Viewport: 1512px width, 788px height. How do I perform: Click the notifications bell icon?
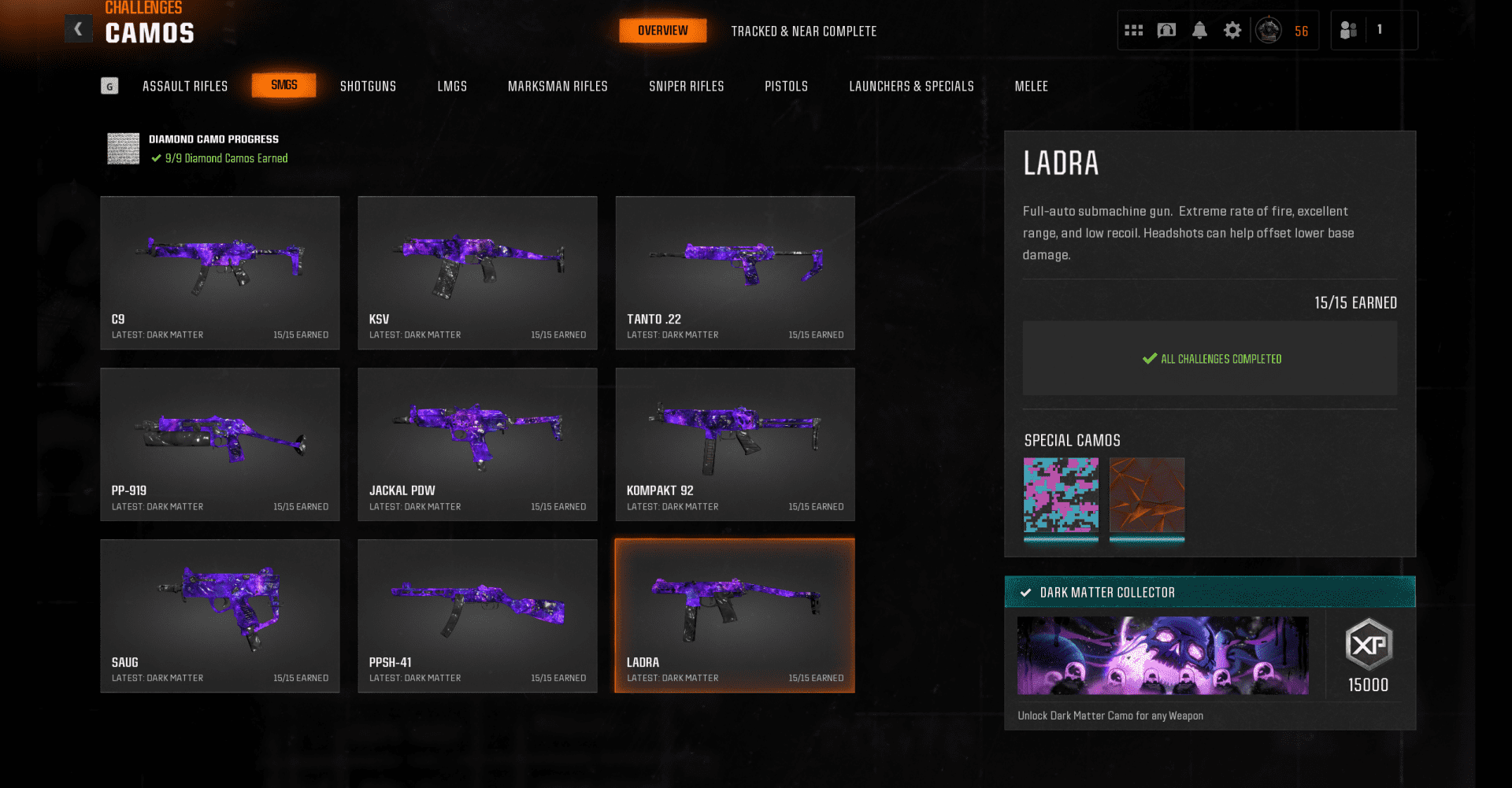(x=1199, y=31)
